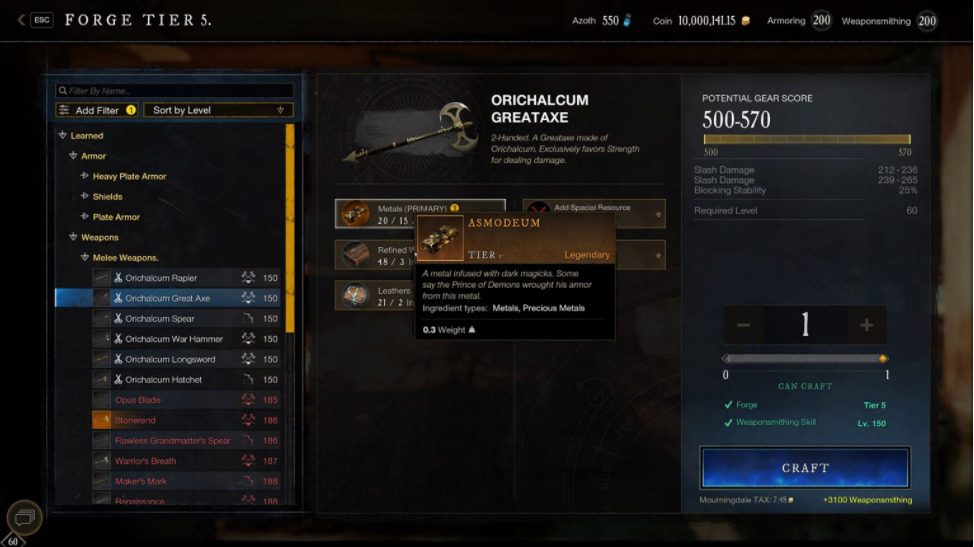Viewport: 974px width, 547px height.
Task: Select the Orichalcum Hatchet recipe
Action: [x=163, y=380]
